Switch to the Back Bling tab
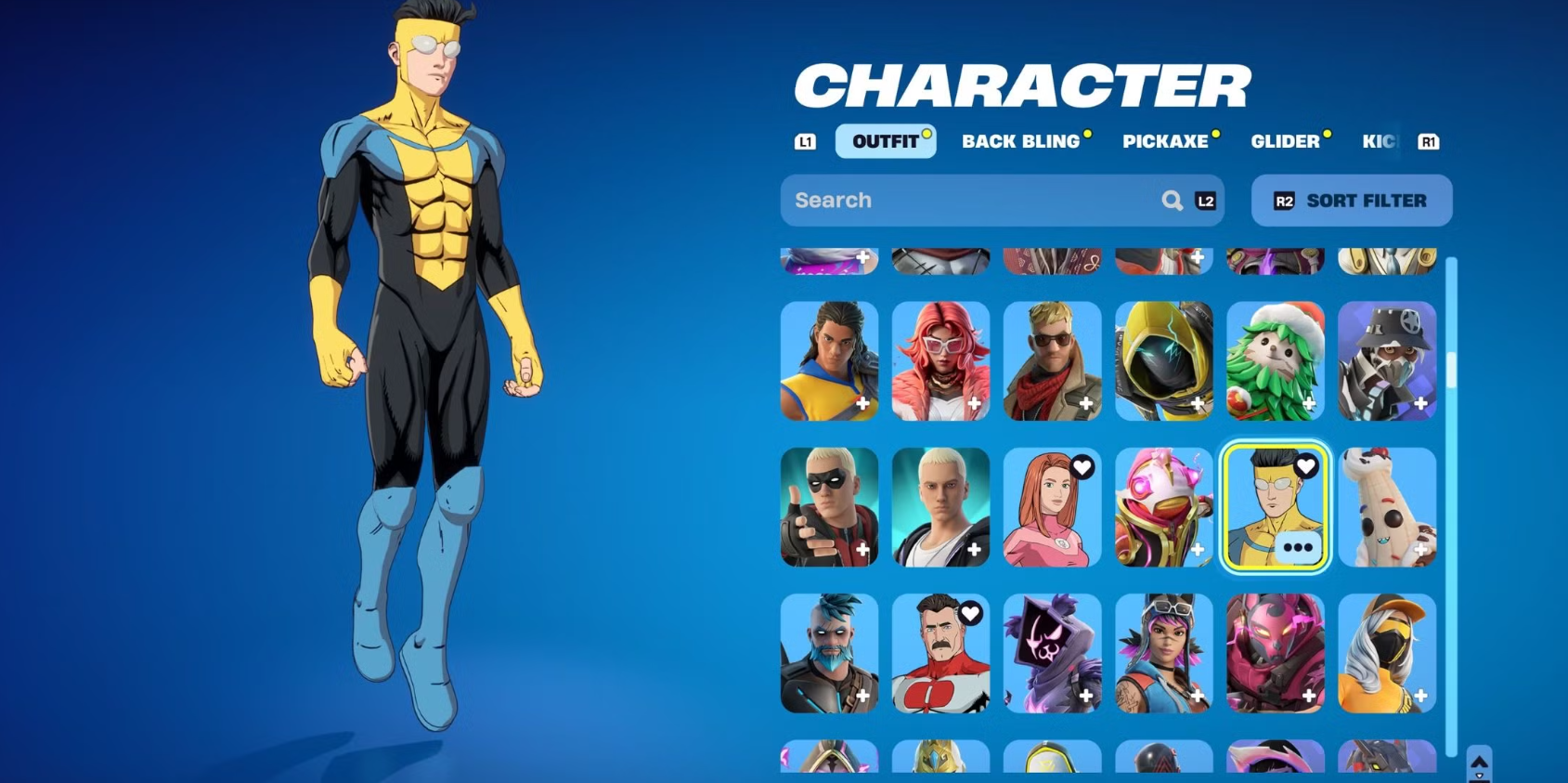 1022,141
